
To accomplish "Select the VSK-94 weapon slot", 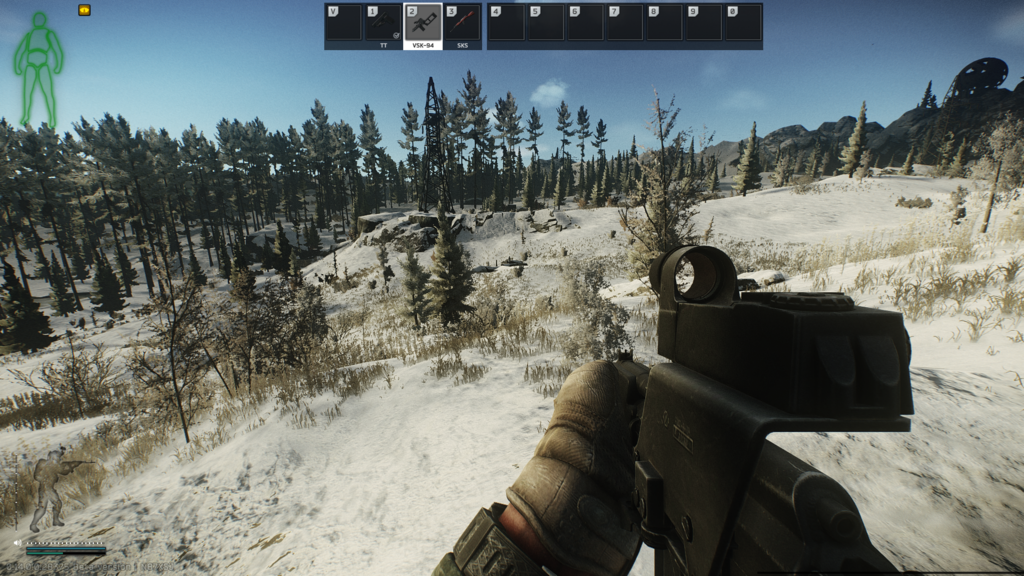I will coord(422,24).
